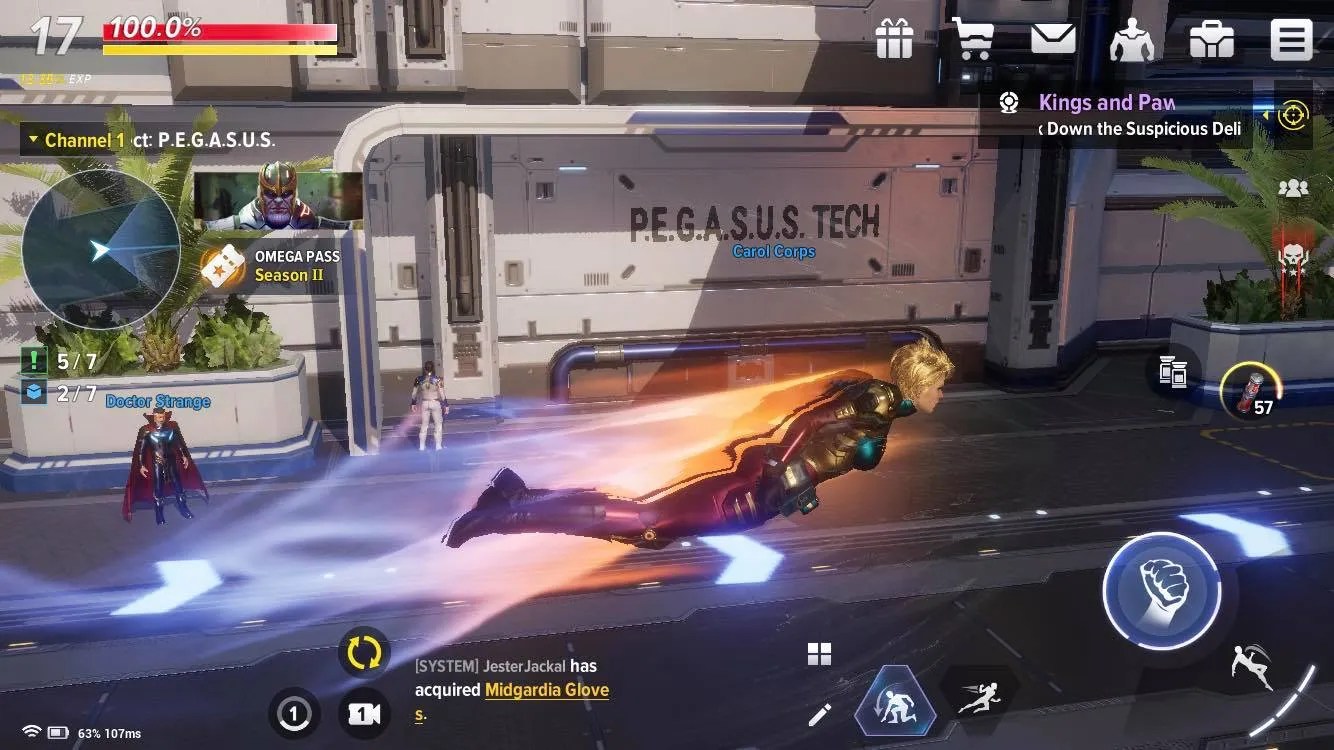Image resolution: width=1334 pixels, height=750 pixels.
Task: Open the main menu list icon
Action: coord(1291,38)
